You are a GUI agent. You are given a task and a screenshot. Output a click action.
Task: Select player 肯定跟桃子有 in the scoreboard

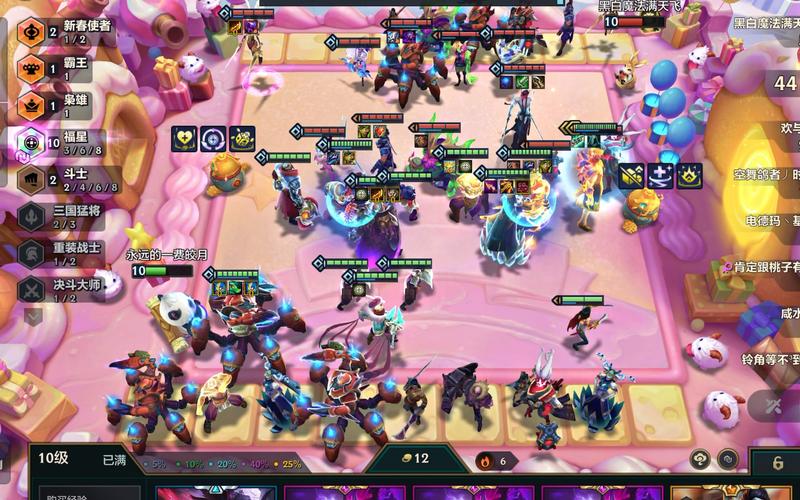click(x=768, y=267)
